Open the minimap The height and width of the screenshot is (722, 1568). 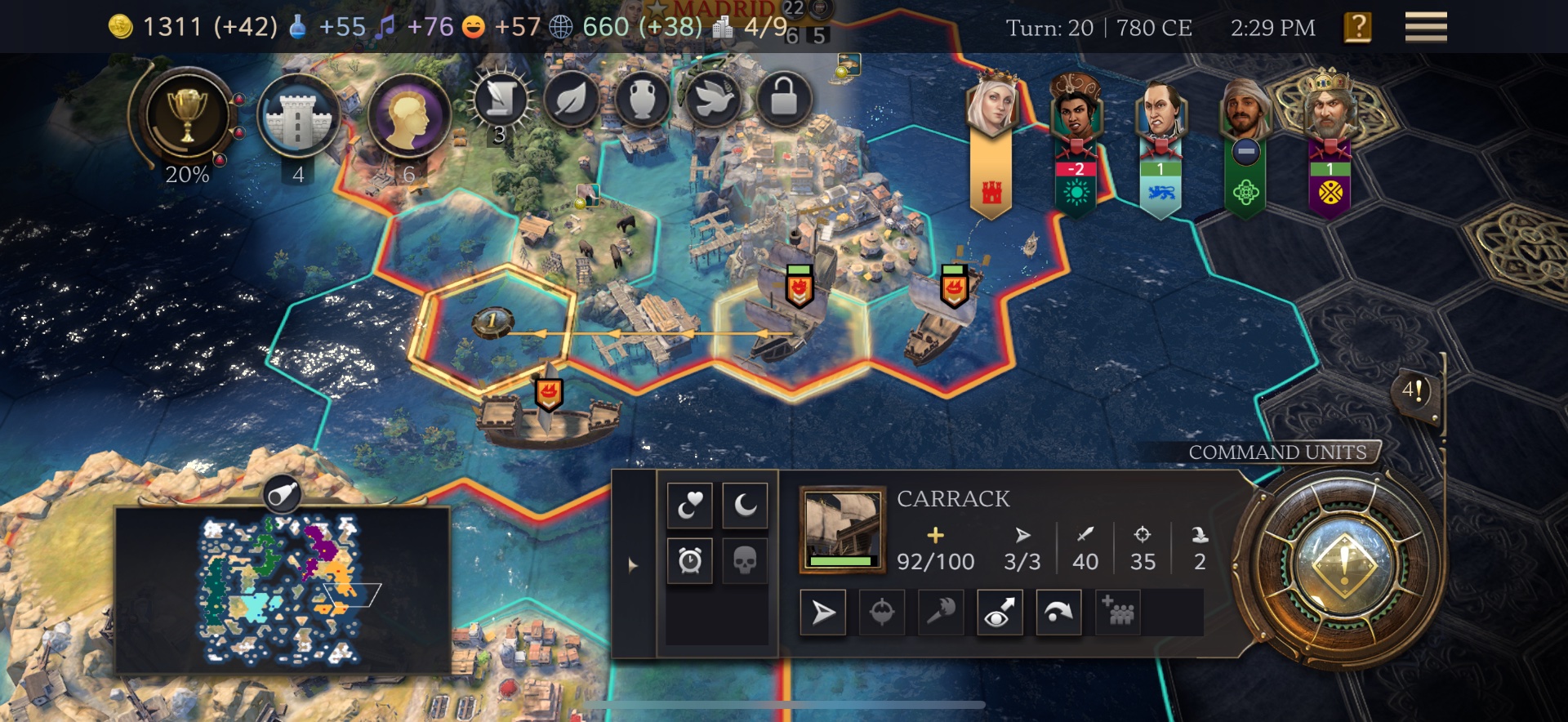click(282, 590)
